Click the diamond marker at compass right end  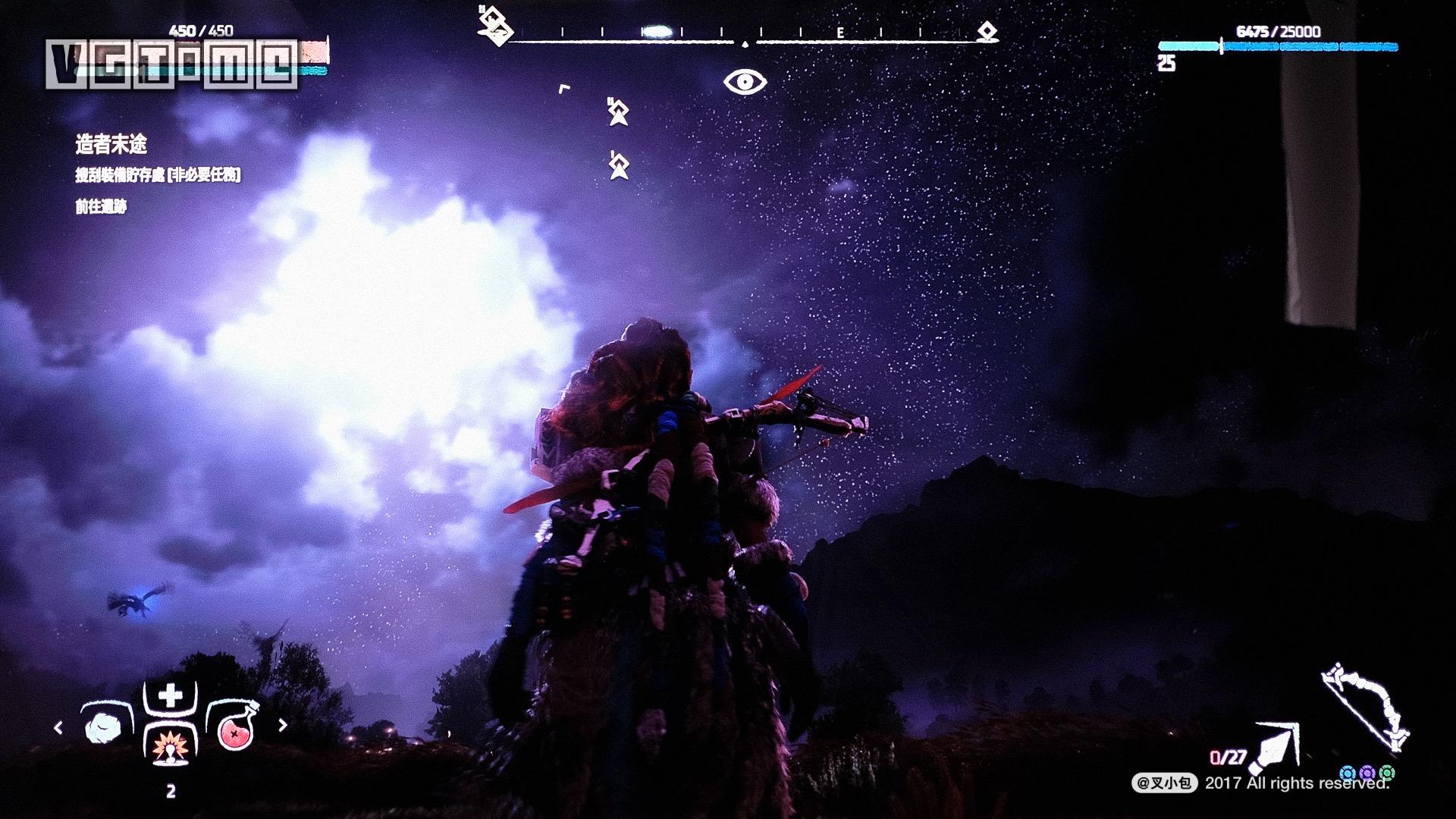click(987, 32)
